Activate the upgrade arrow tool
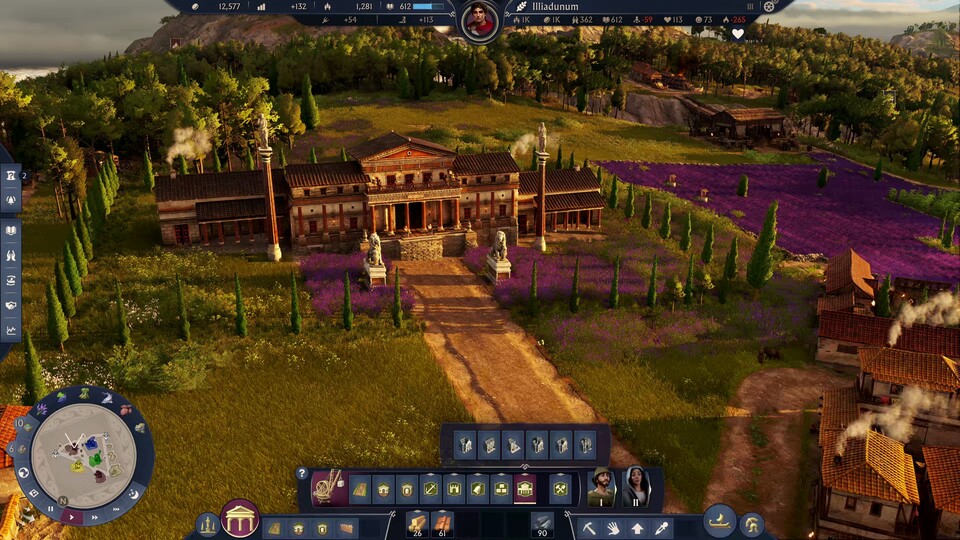The height and width of the screenshot is (540, 960). click(637, 527)
